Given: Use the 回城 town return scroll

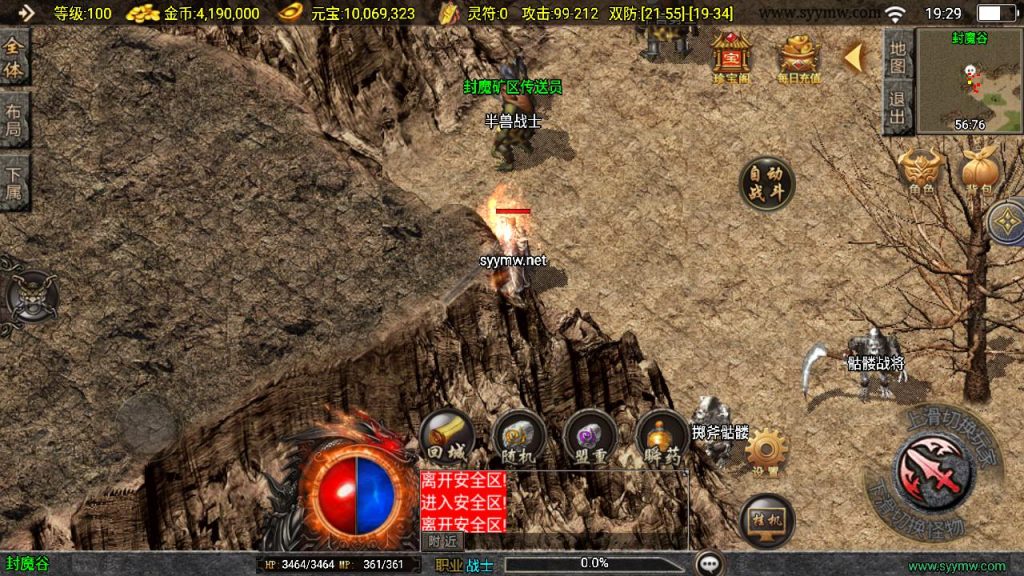Looking at the screenshot, I should (x=446, y=436).
